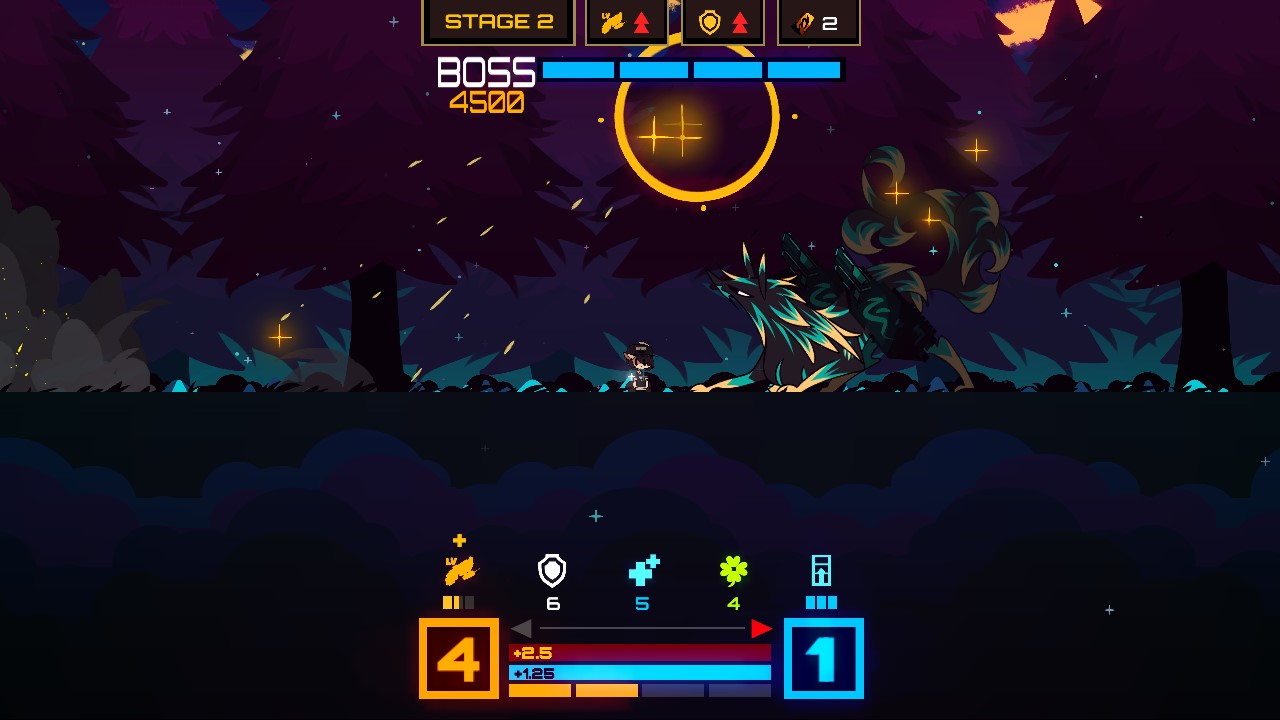Image resolution: width=1280 pixels, height=720 pixels.
Task: Select the green clover icon showing 4
Action: 735,570
